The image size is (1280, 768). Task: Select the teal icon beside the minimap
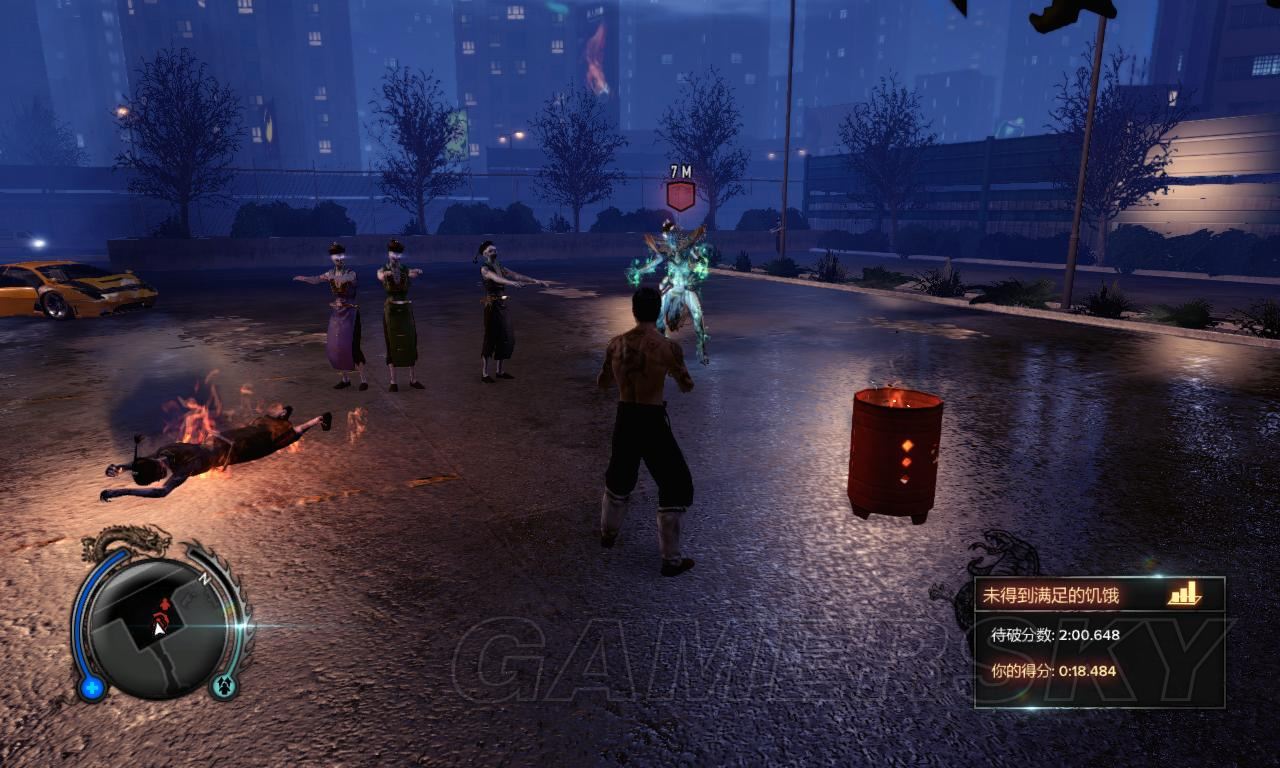pyautogui.click(x=223, y=686)
